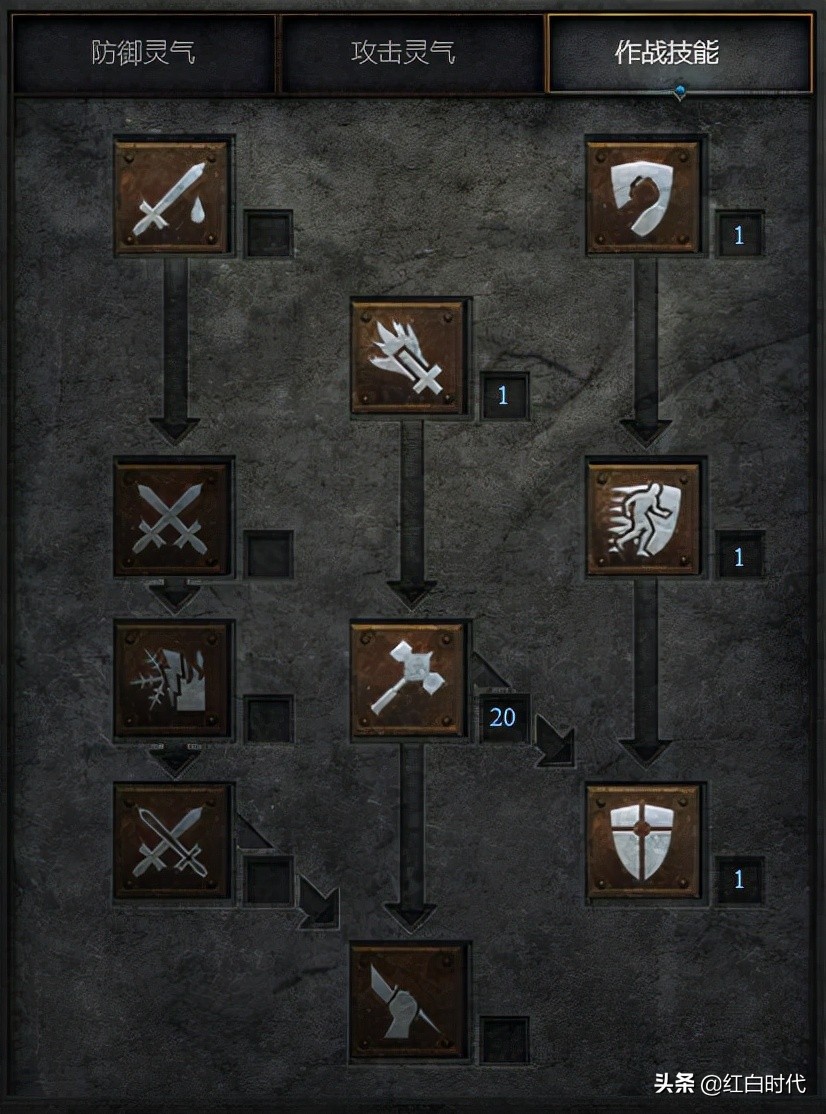Screen dimensions: 826x1114
Task: Choose the shield smite skill icon
Action: 645,196
